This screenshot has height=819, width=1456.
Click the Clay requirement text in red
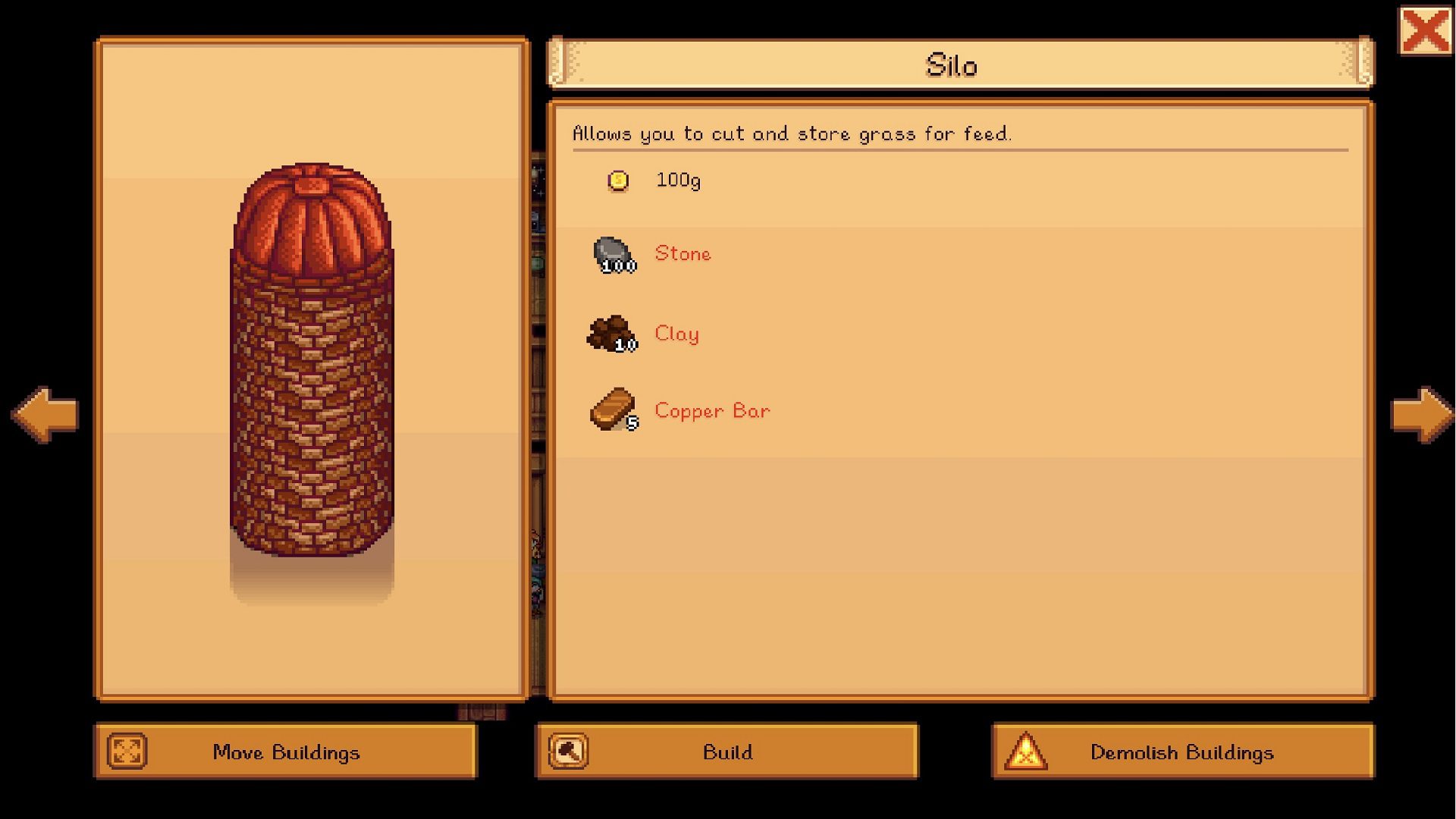pyautogui.click(x=676, y=333)
